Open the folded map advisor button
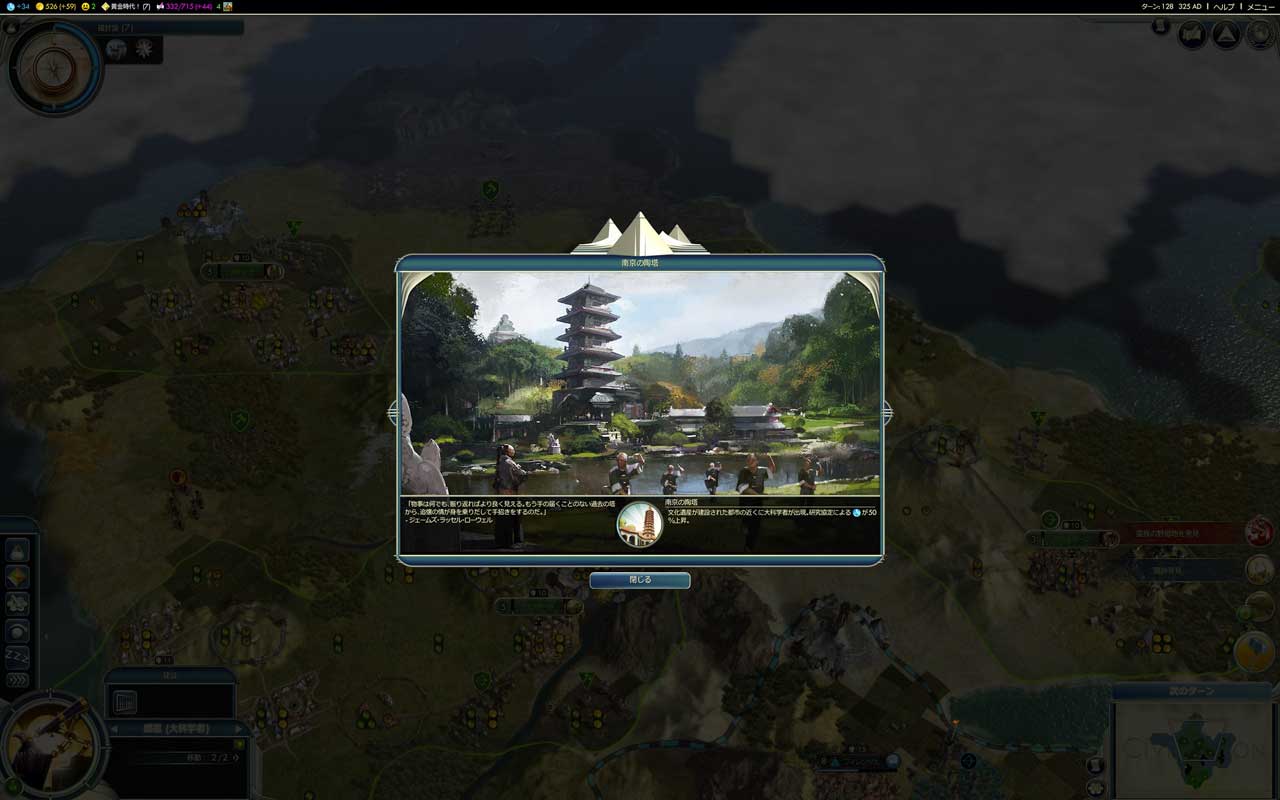 (1192, 36)
